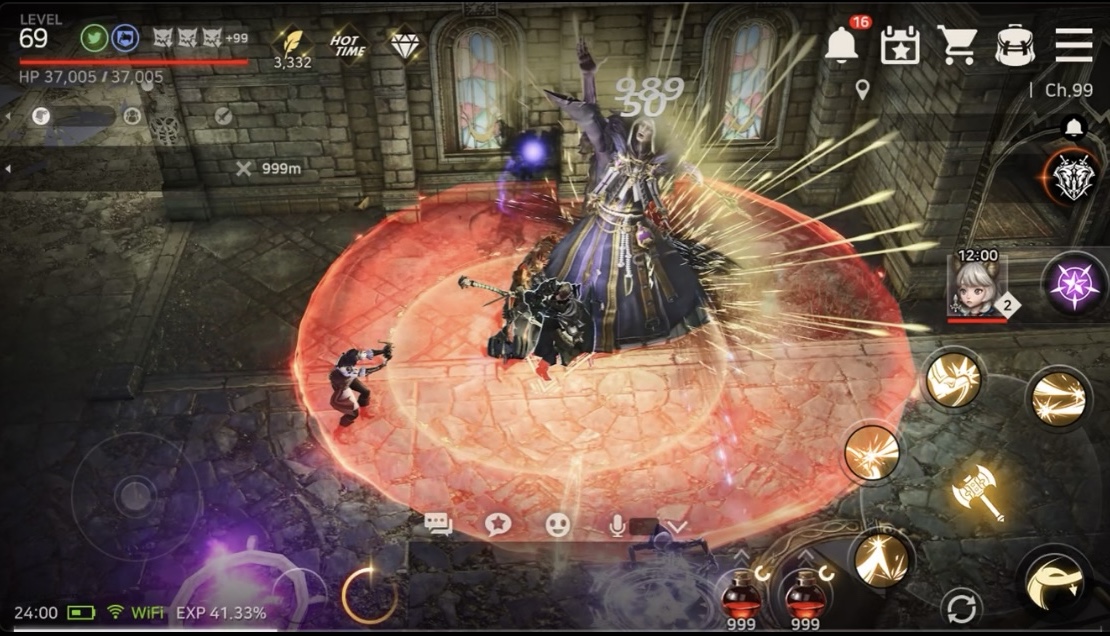Tap the circular swap arrows button
Image resolution: width=1110 pixels, height=636 pixels.
coord(961,607)
